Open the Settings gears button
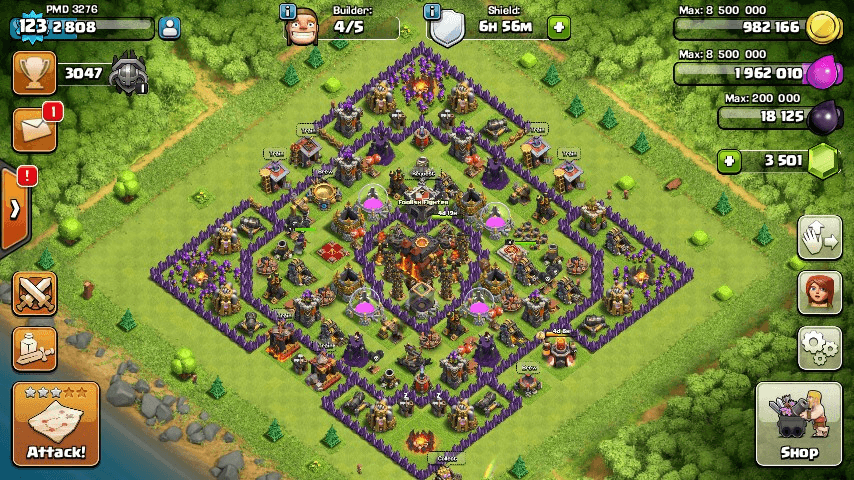This screenshot has height=480, width=854. pyautogui.click(x=819, y=346)
